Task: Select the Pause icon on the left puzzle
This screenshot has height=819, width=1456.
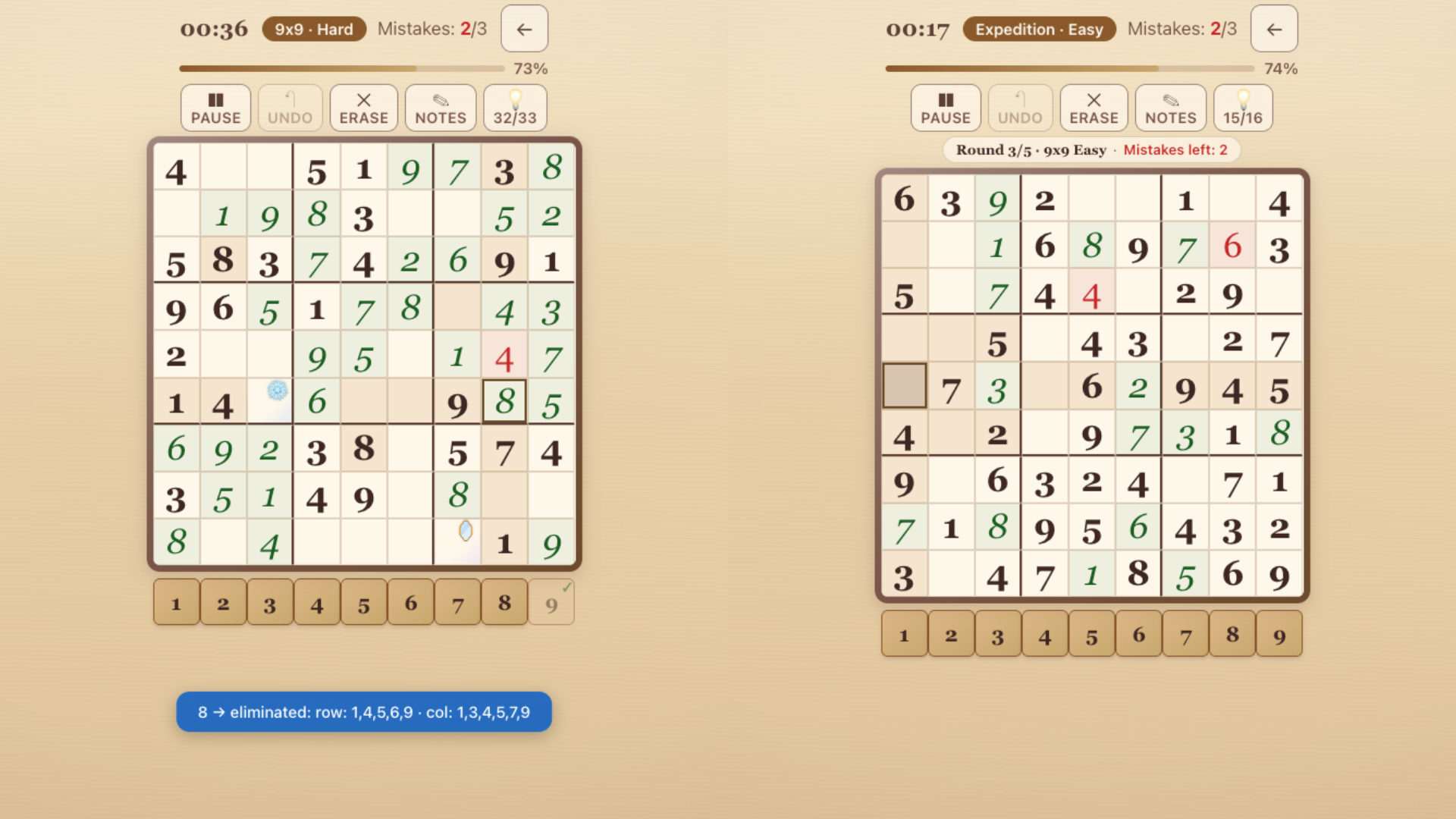Action: (215, 107)
